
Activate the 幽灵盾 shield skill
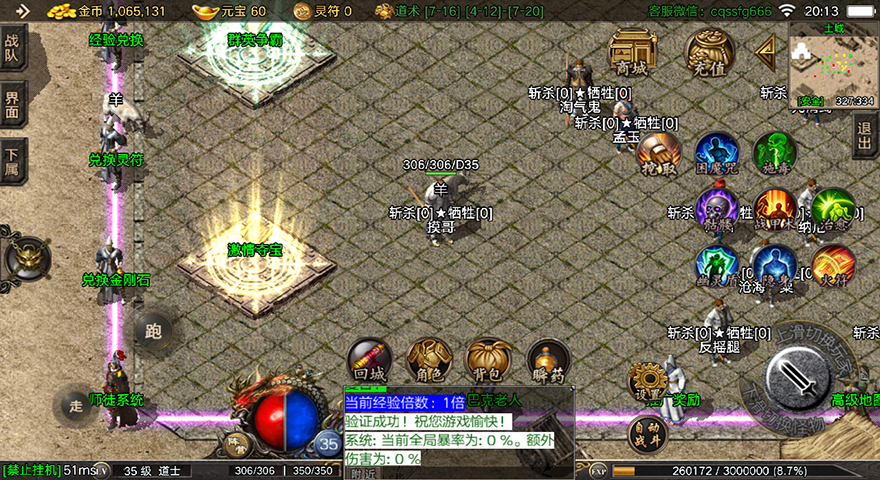717,267
